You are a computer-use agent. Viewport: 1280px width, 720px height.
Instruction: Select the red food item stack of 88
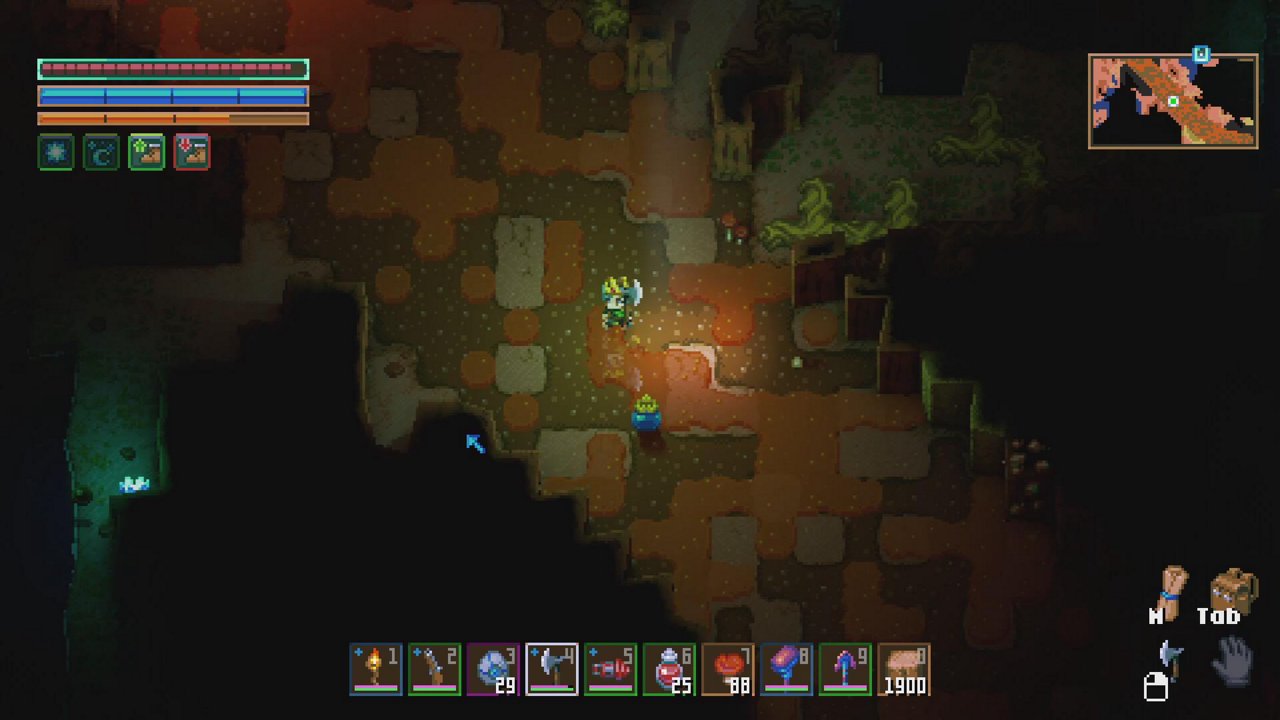pos(727,669)
